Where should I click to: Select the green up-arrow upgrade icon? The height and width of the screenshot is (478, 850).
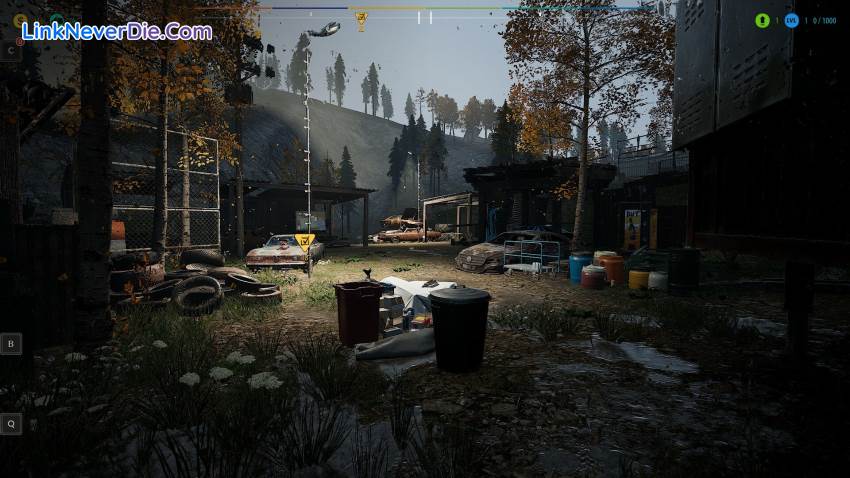click(x=762, y=20)
